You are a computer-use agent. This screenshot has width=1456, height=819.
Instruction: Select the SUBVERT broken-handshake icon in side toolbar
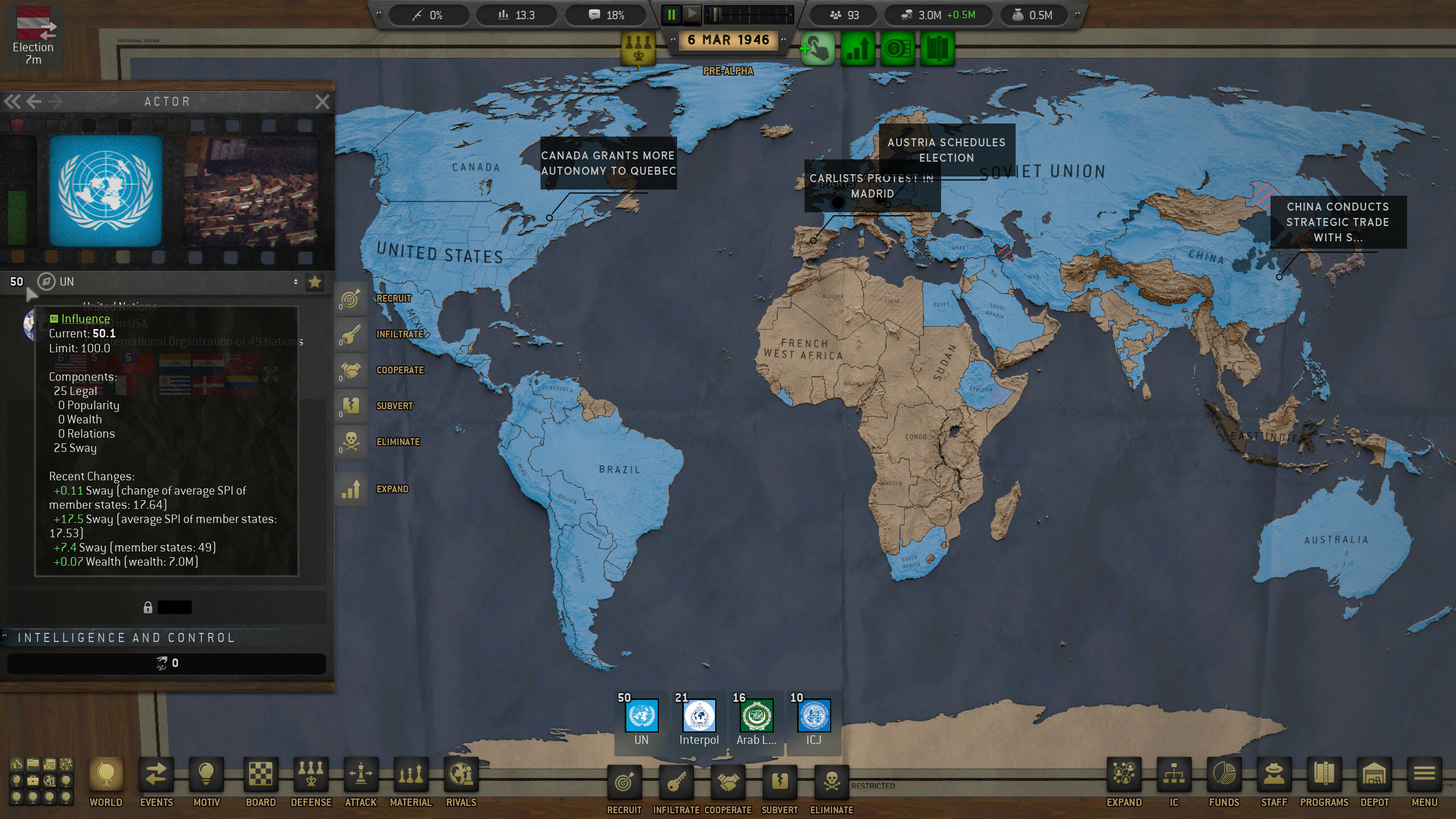tap(351, 406)
